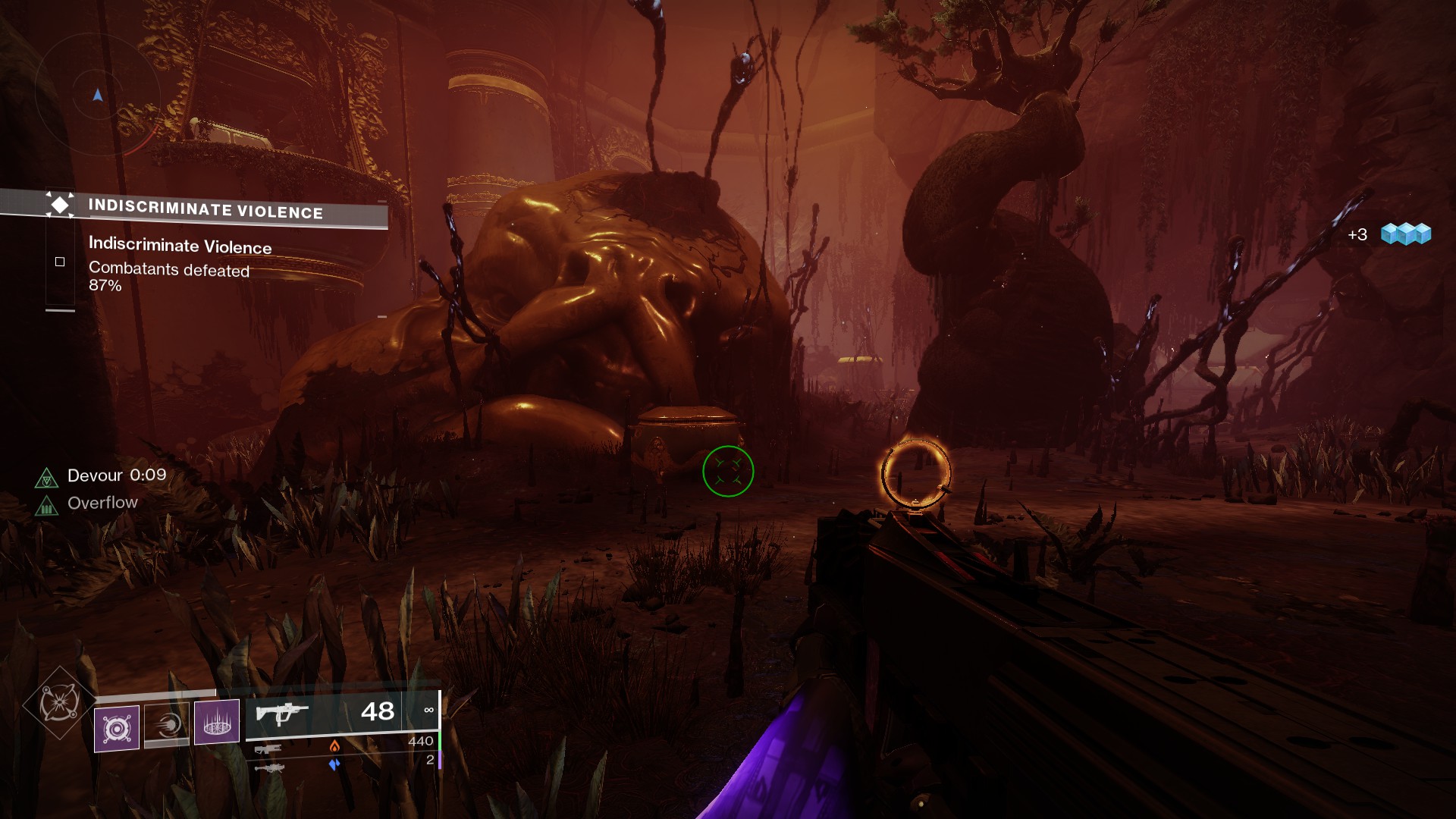Use the vortex grenade ability icon

tap(117, 728)
